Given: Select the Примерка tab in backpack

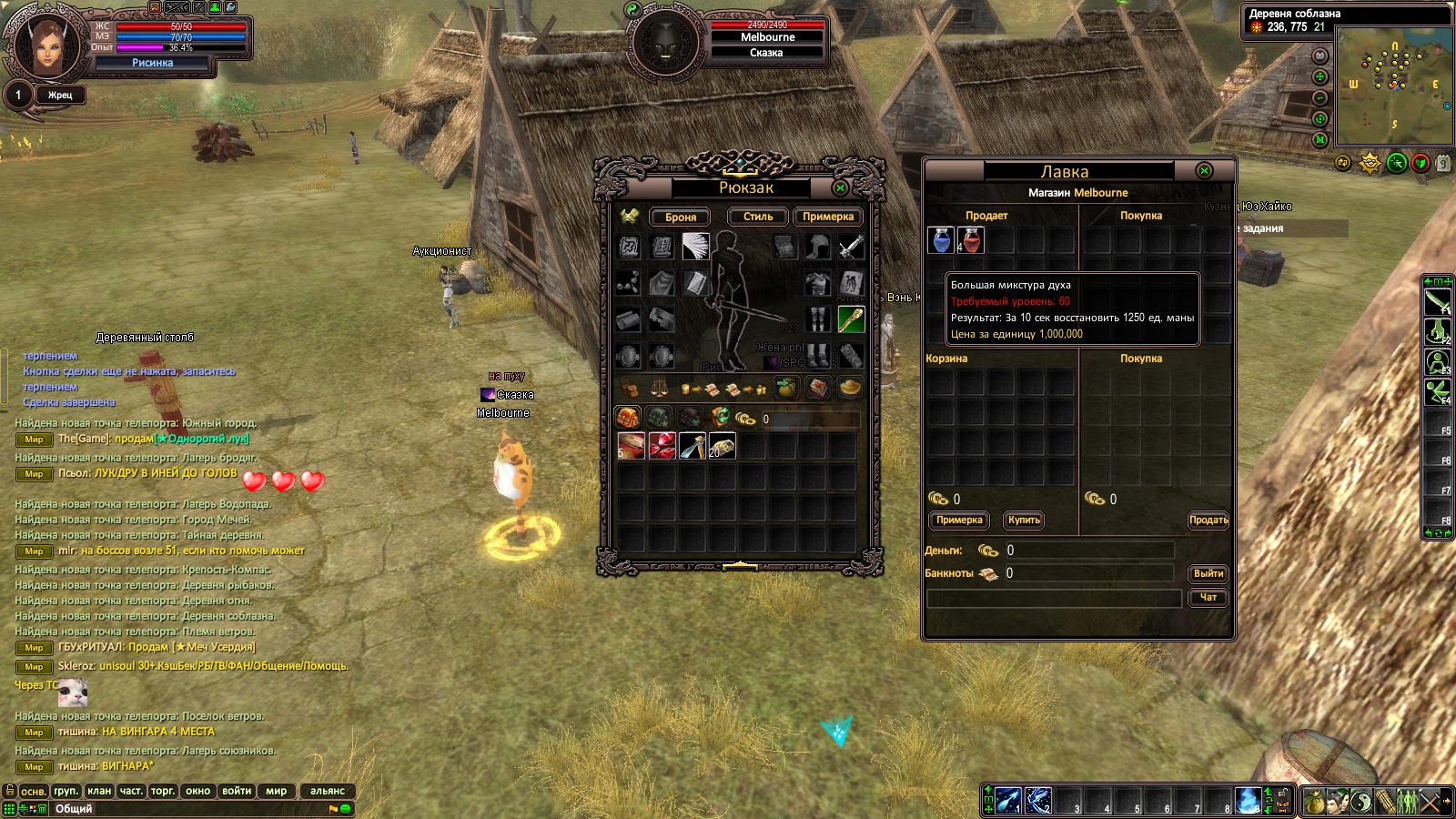Looking at the screenshot, I should (827, 217).
